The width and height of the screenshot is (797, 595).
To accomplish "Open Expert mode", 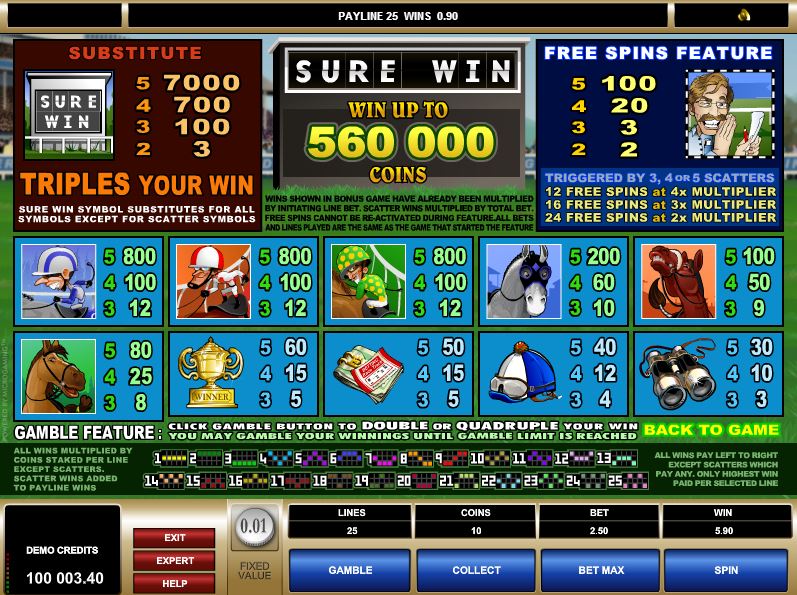I will coord(175,561).
